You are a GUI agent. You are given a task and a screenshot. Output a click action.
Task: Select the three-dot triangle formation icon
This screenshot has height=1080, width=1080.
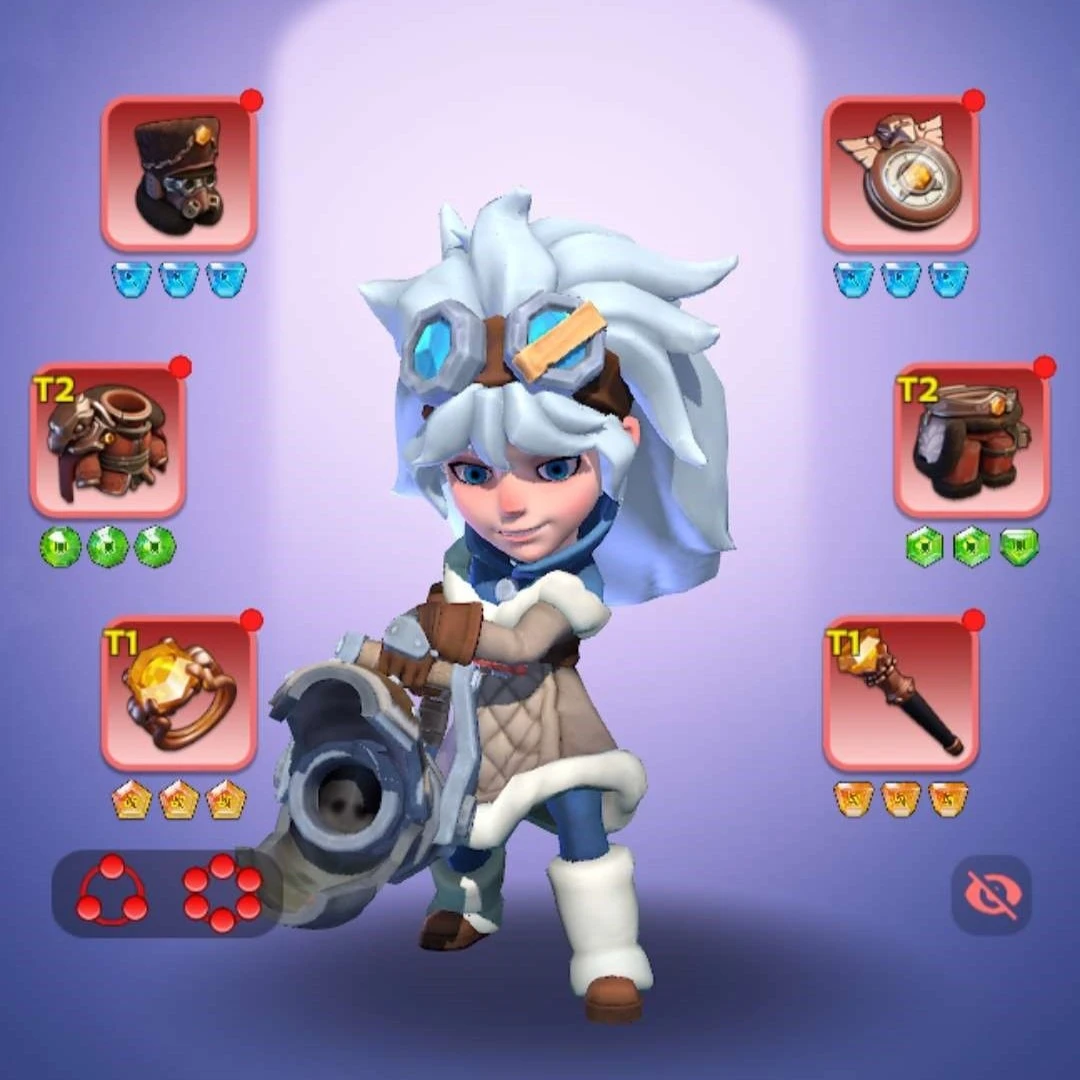[111, 892]
